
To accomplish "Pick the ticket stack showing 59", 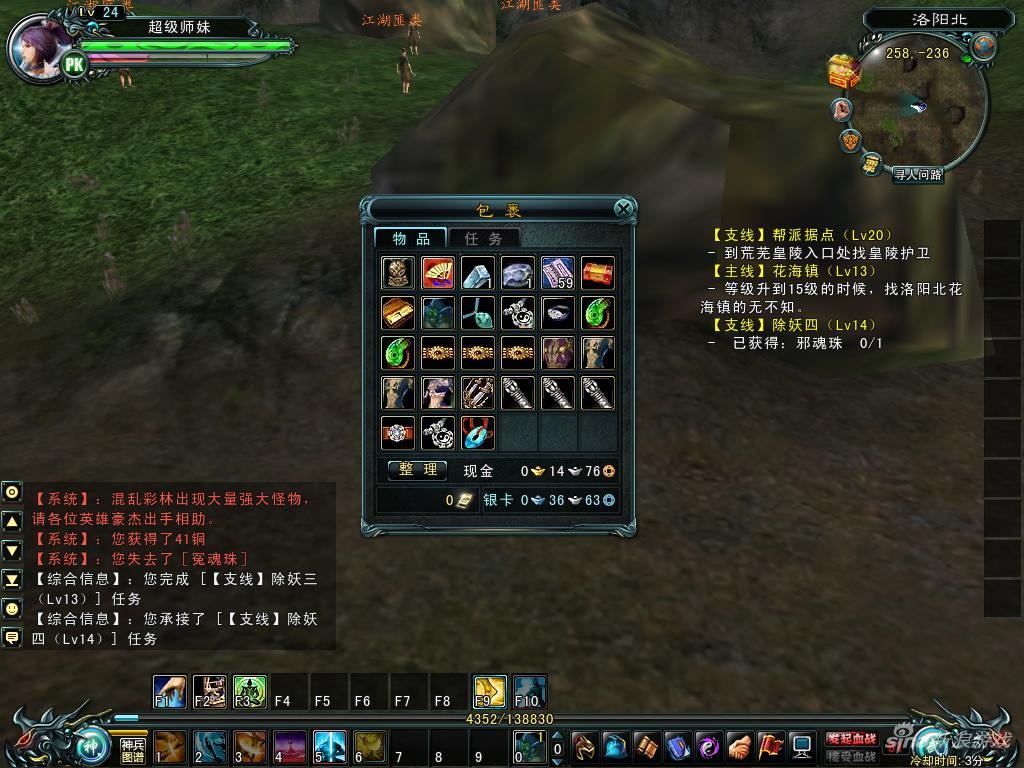I will pyautogui.click(x=558, y=273).
